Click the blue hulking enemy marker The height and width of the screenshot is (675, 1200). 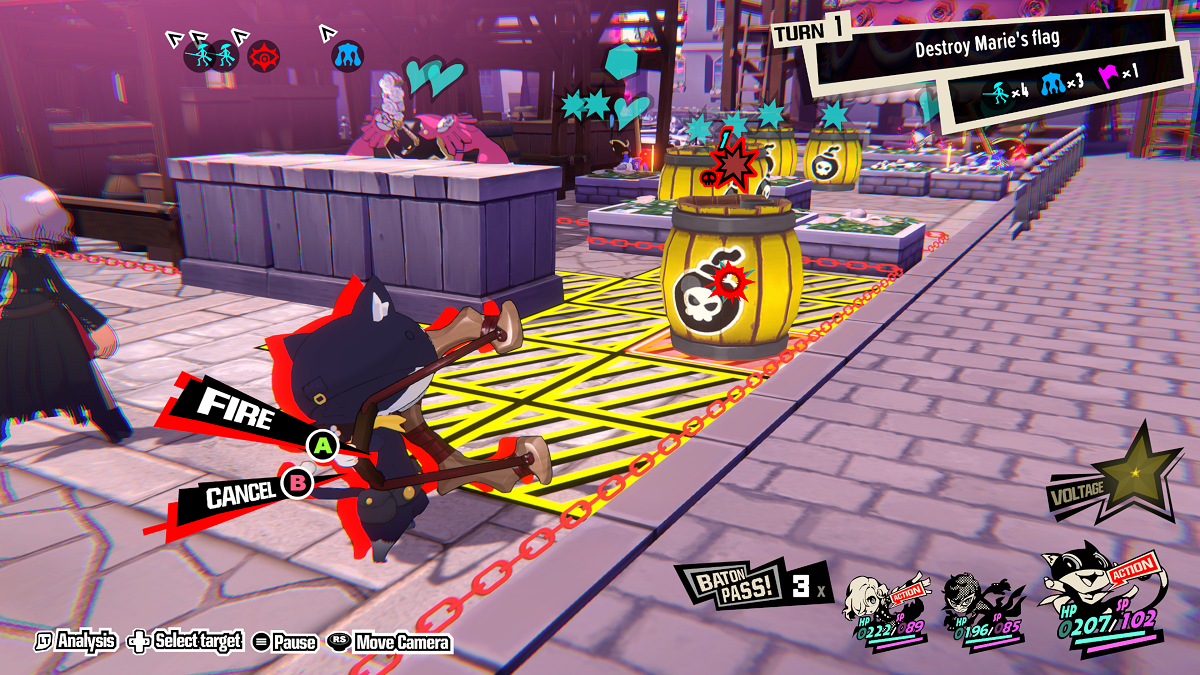pos(348,55)
